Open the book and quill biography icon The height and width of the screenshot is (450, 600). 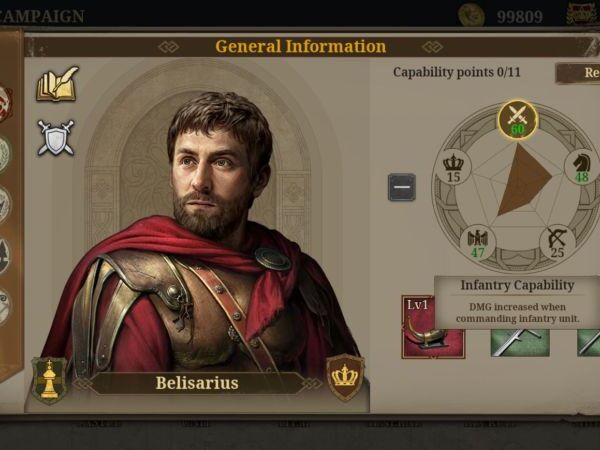click(57, 86)
